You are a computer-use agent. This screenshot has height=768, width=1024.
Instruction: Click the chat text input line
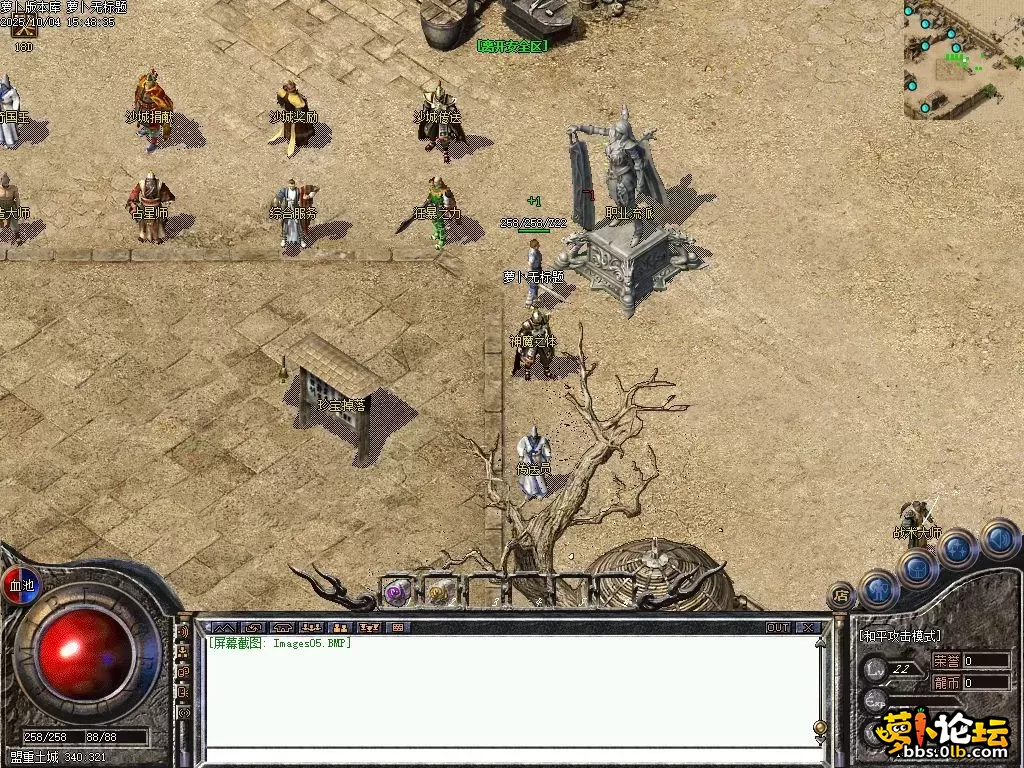510,755
